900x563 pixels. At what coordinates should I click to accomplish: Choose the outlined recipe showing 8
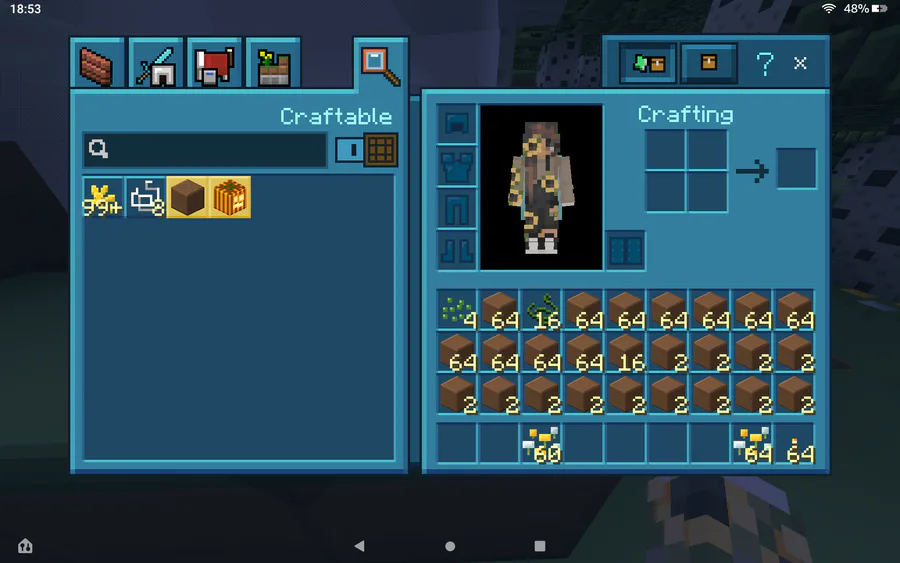tap(146, 198)
